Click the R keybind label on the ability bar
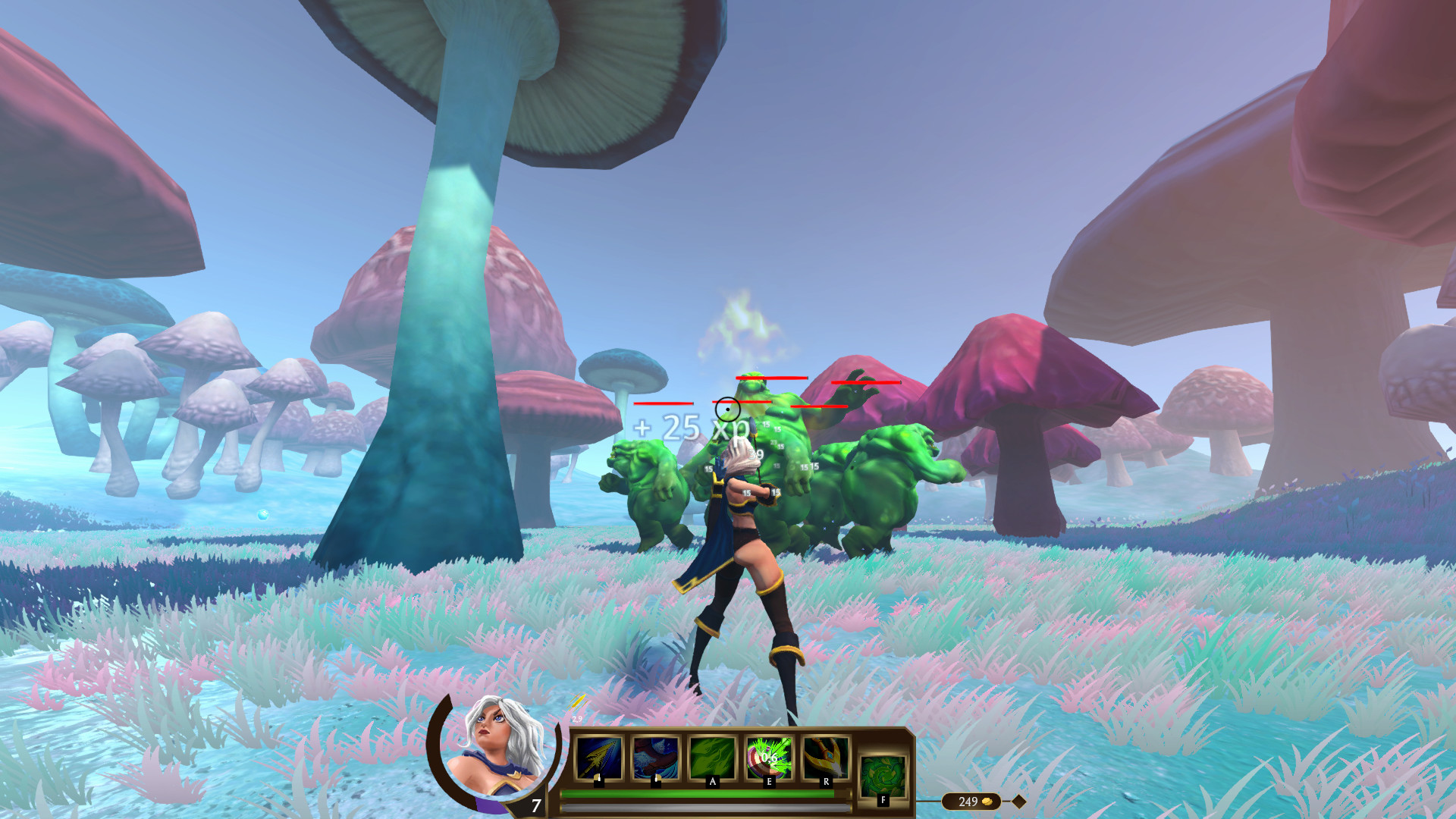Viewport: 1456px width, 819px height. [826, 782]
